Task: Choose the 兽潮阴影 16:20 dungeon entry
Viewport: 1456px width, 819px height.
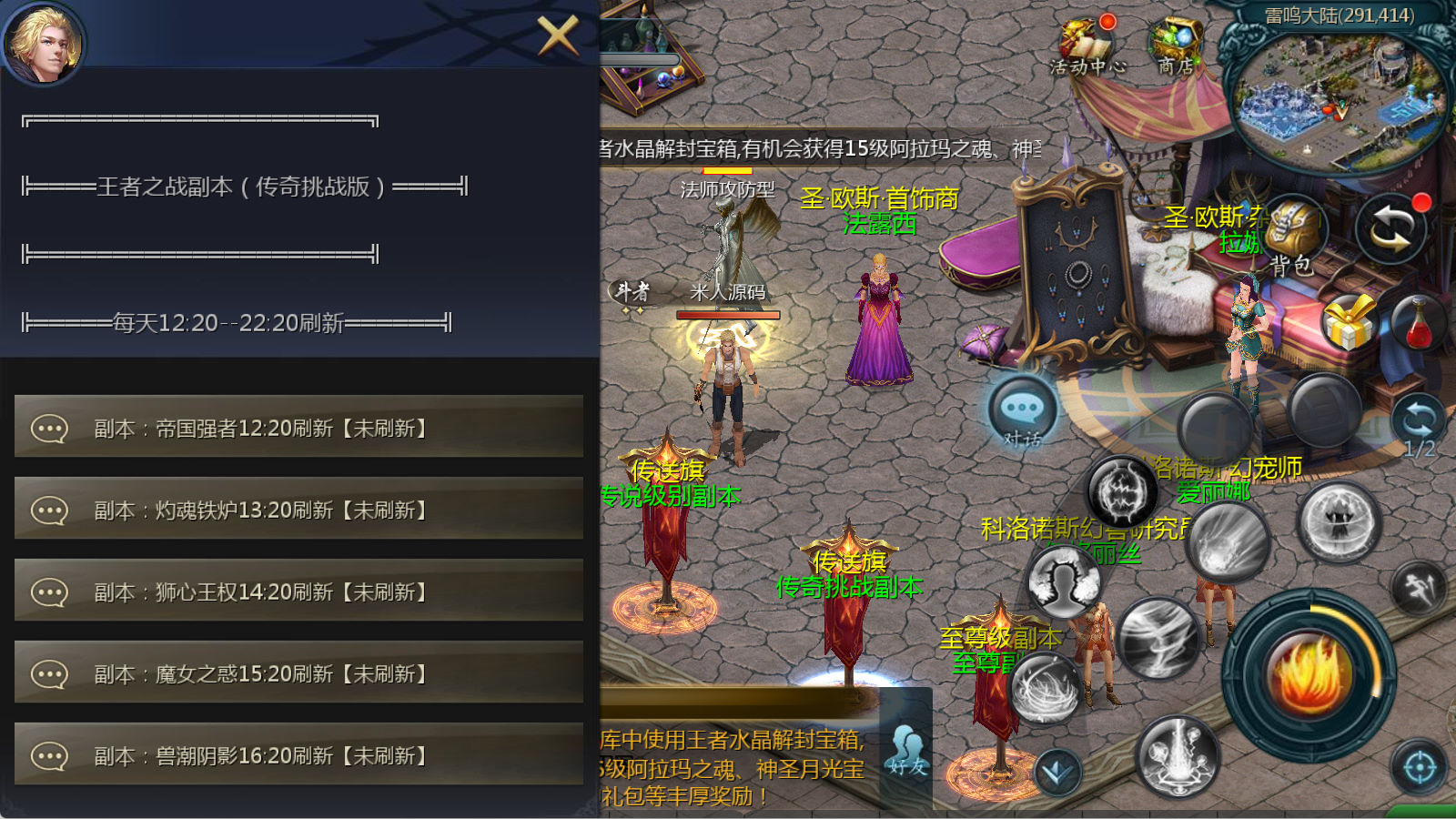Action: [x=298, y=755]
